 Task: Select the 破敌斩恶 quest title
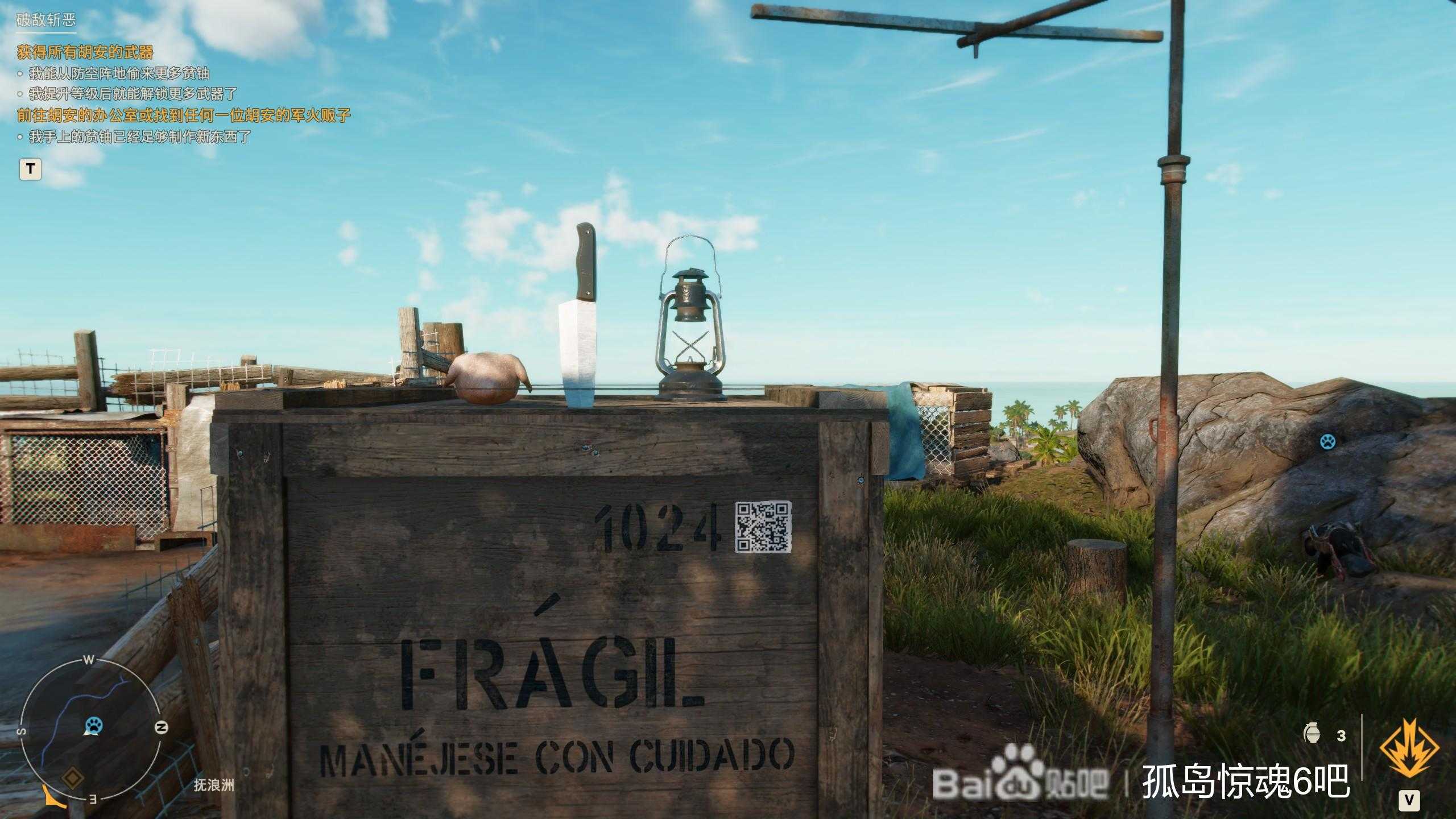tap(45, 22)
